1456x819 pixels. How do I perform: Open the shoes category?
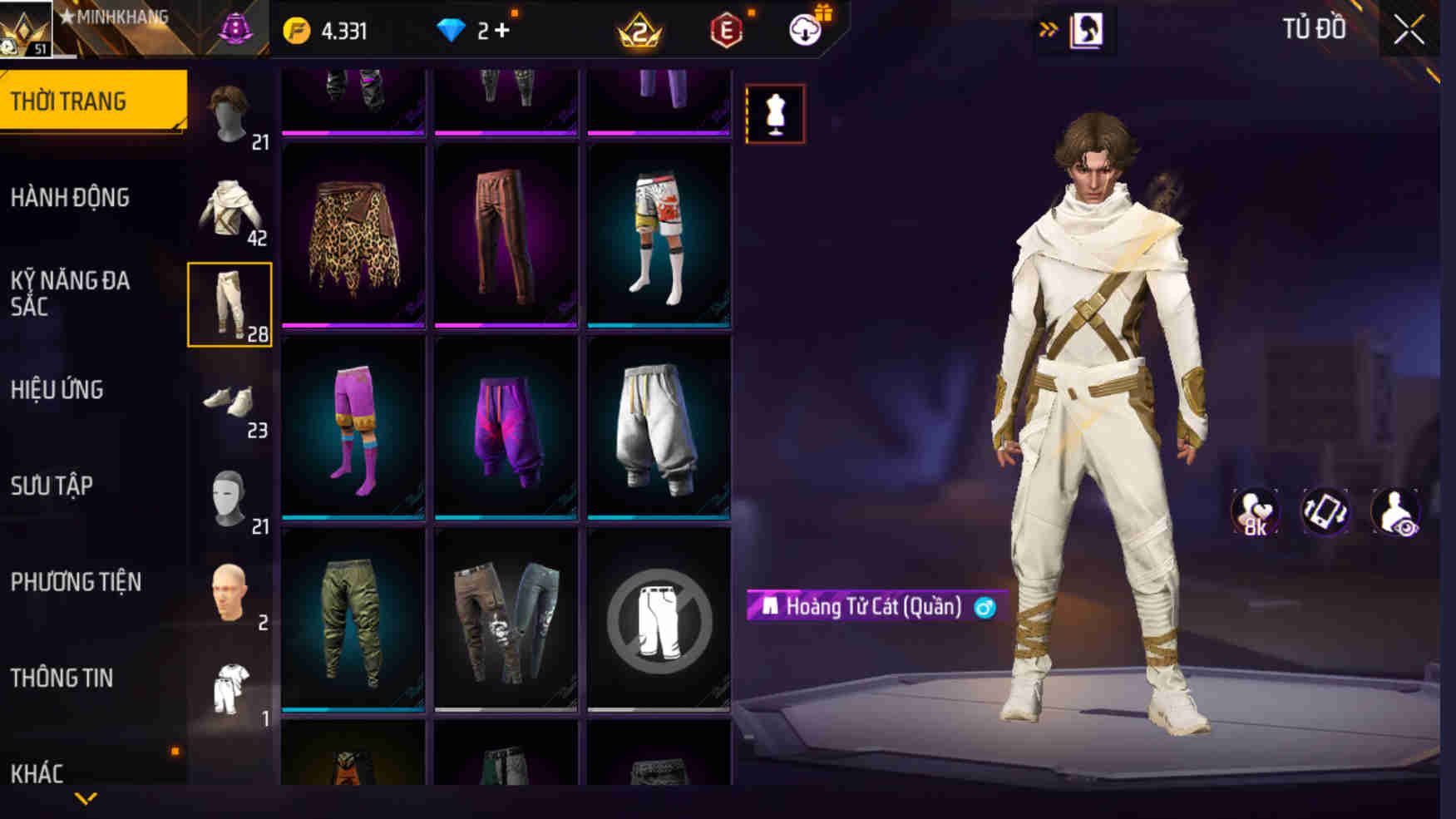tap(230, 403)
